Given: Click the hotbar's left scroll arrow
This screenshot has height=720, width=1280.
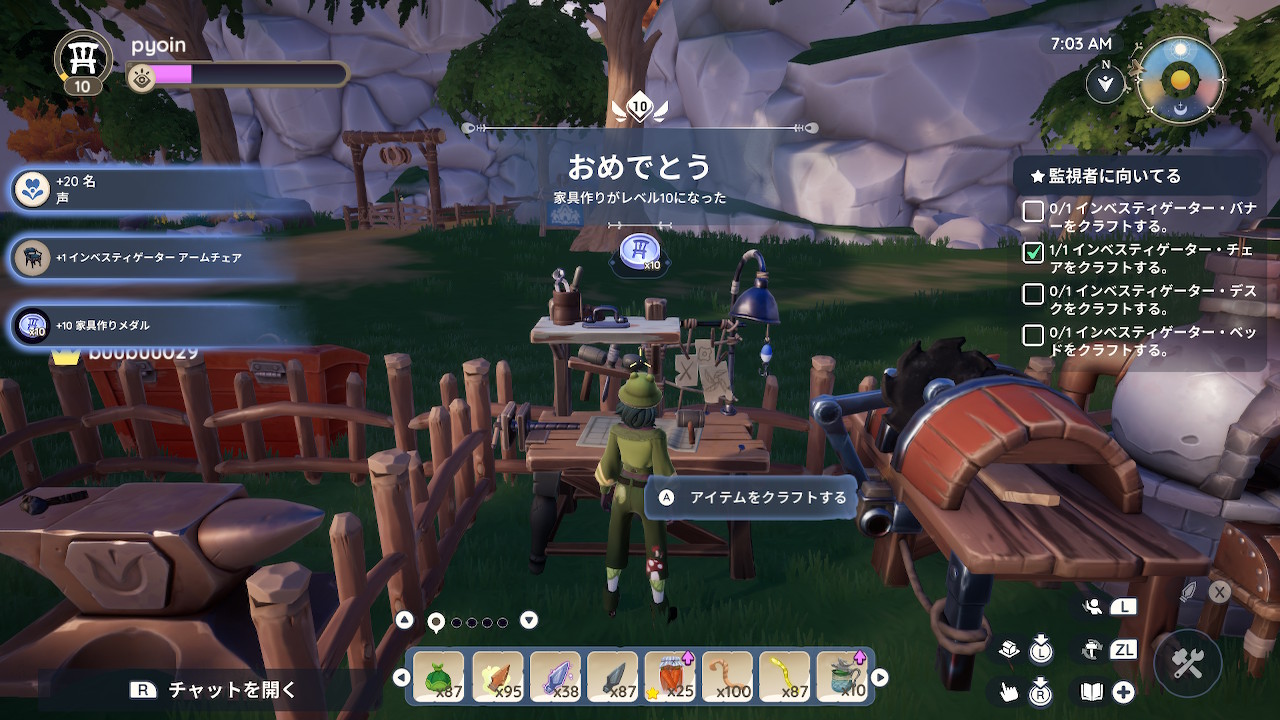Looking at the screenshot, I should (x=401, y=677).
